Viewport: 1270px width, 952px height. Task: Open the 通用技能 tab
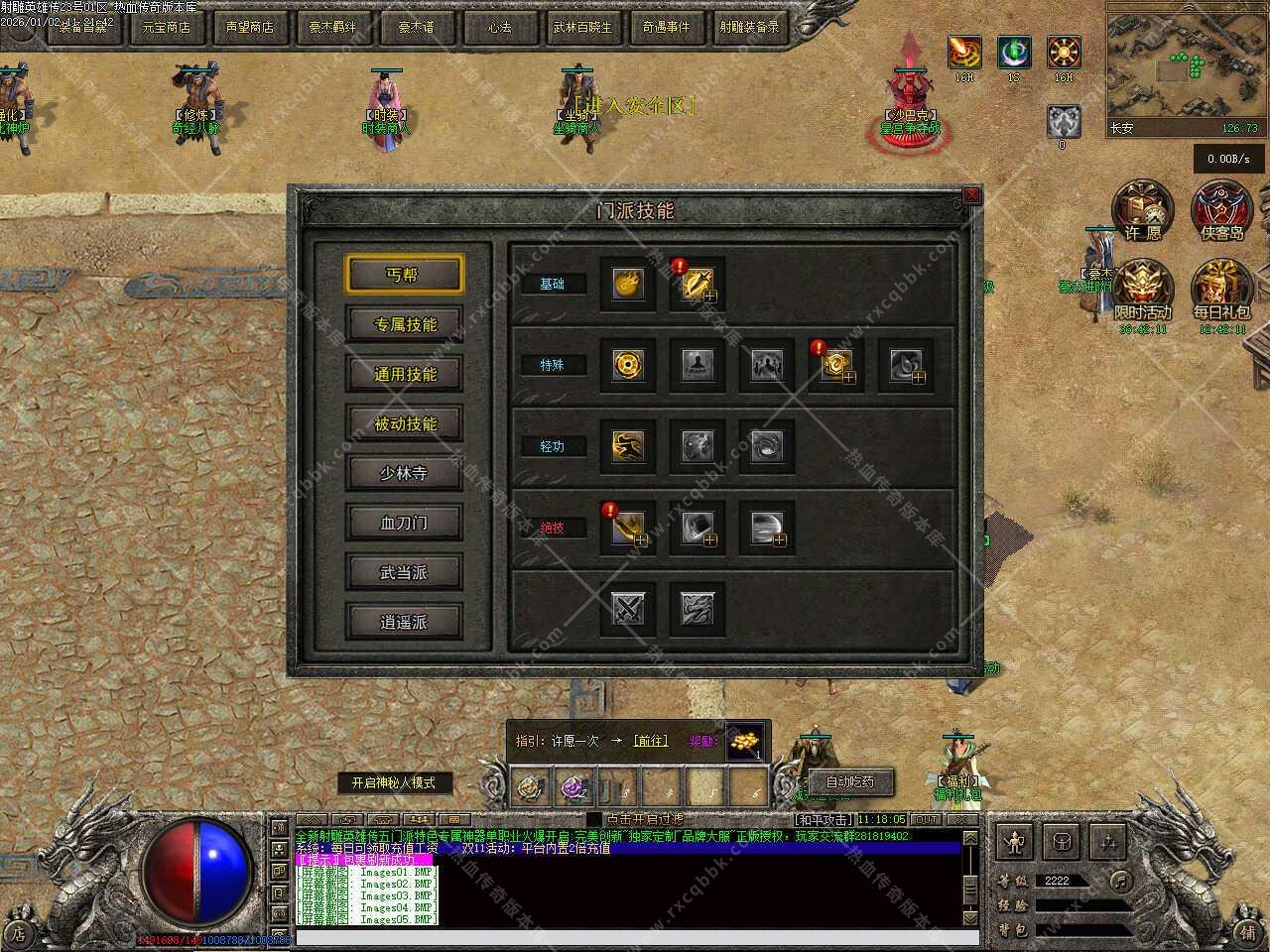pyautogui.click(x=404, y=374)
